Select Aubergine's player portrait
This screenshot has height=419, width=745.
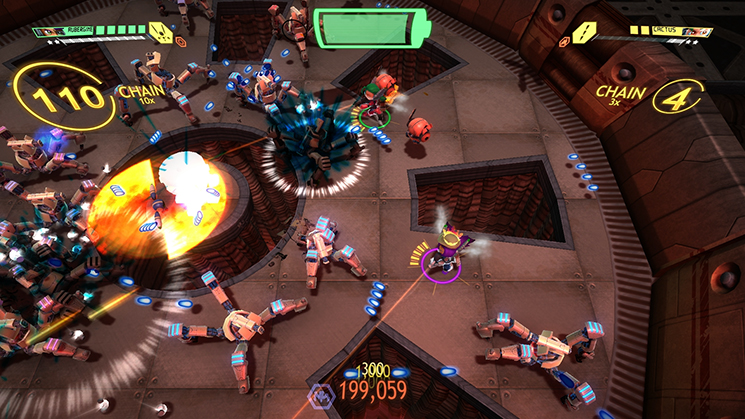click(45, 32)
